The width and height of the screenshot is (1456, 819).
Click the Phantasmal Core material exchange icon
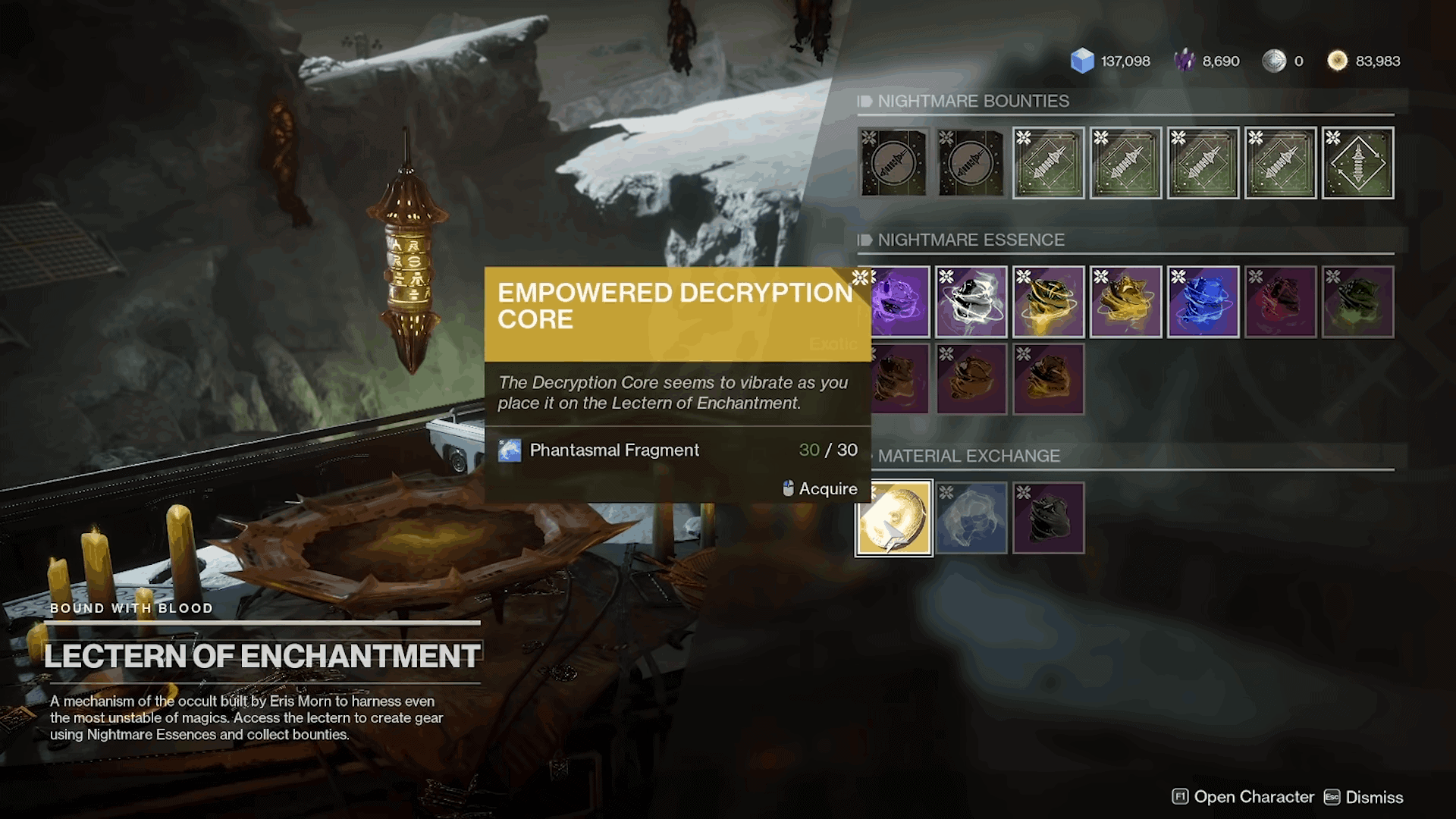click(x=971, y=518)
